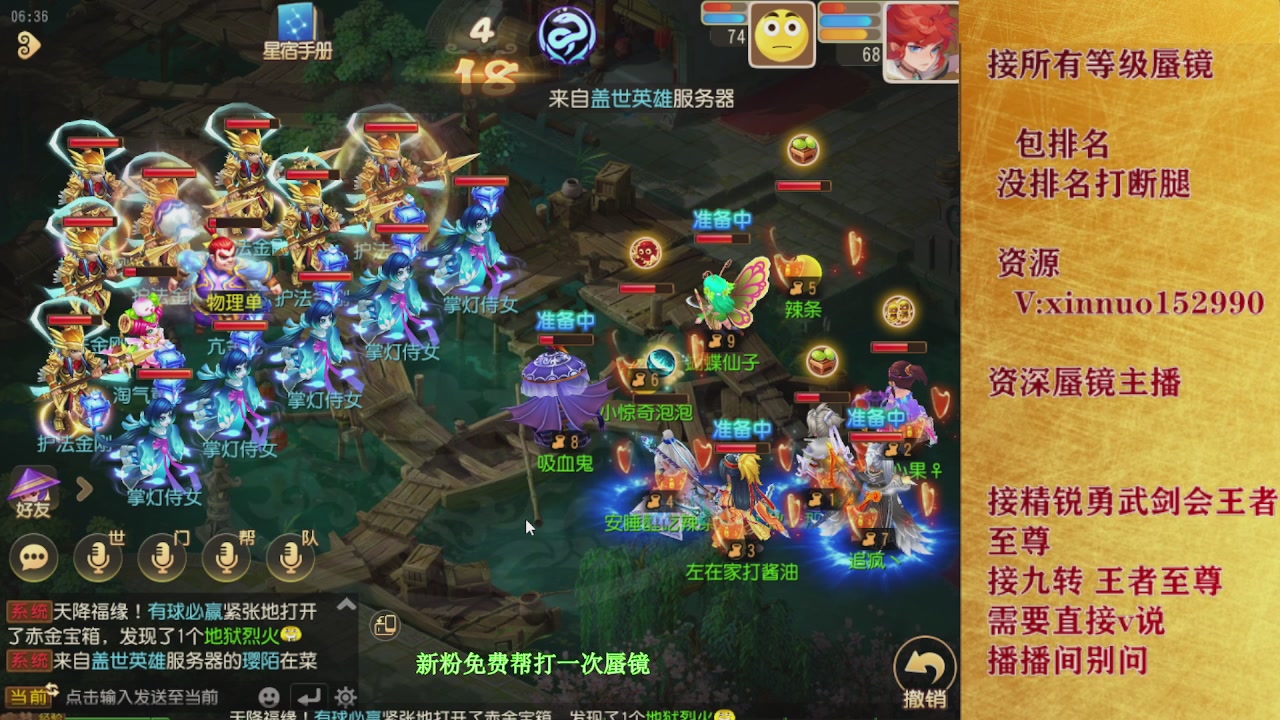Image resolution: width=1280 pixels, height=720 pixels.
Task: Click the 盖世英雄 server link in chat
Action: pyautogui.click(x=128, y=660)
